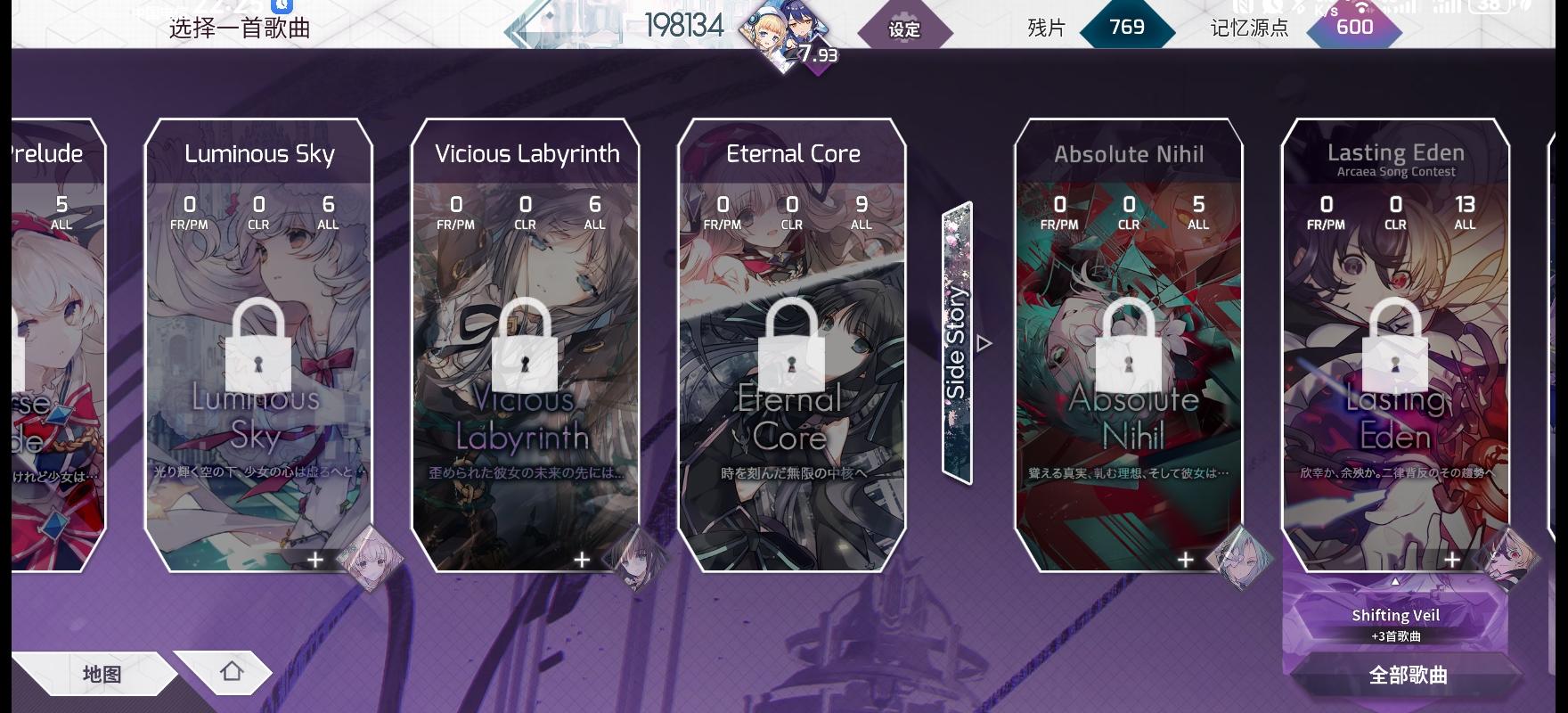
Task: Select the partially visible Prelude pack on the left
Action: 45,348
